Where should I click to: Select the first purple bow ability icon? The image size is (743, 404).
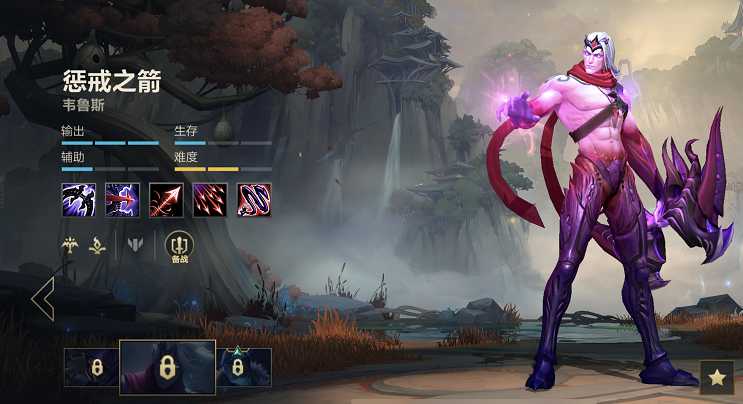[x=77, y=200]
